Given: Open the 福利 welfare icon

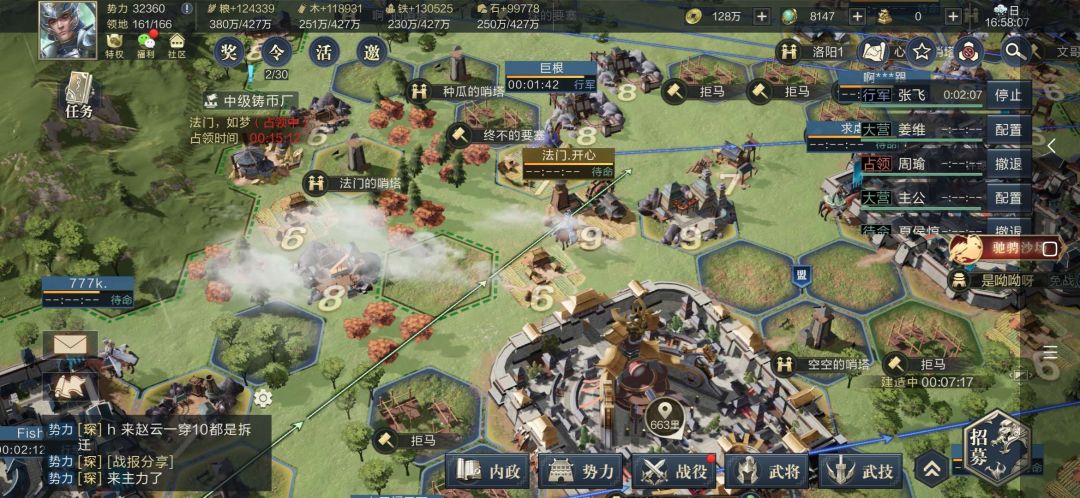Looking at the screenshot, I should (146, 45).
